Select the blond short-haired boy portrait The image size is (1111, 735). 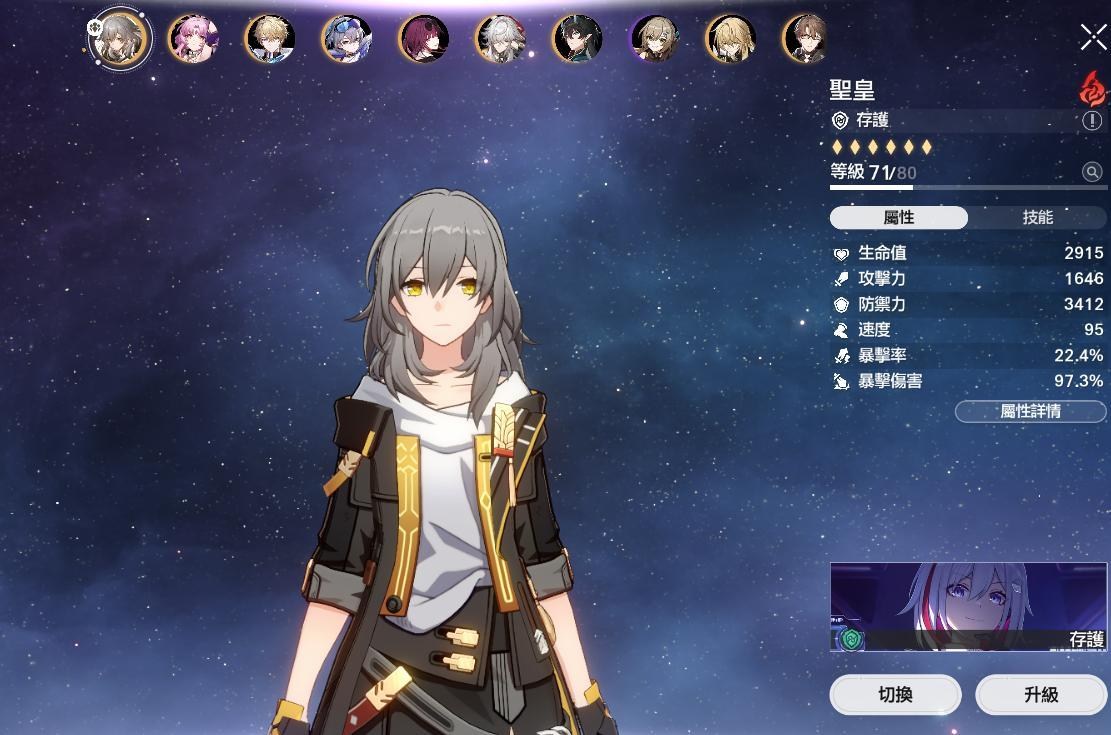click(269, 38)
